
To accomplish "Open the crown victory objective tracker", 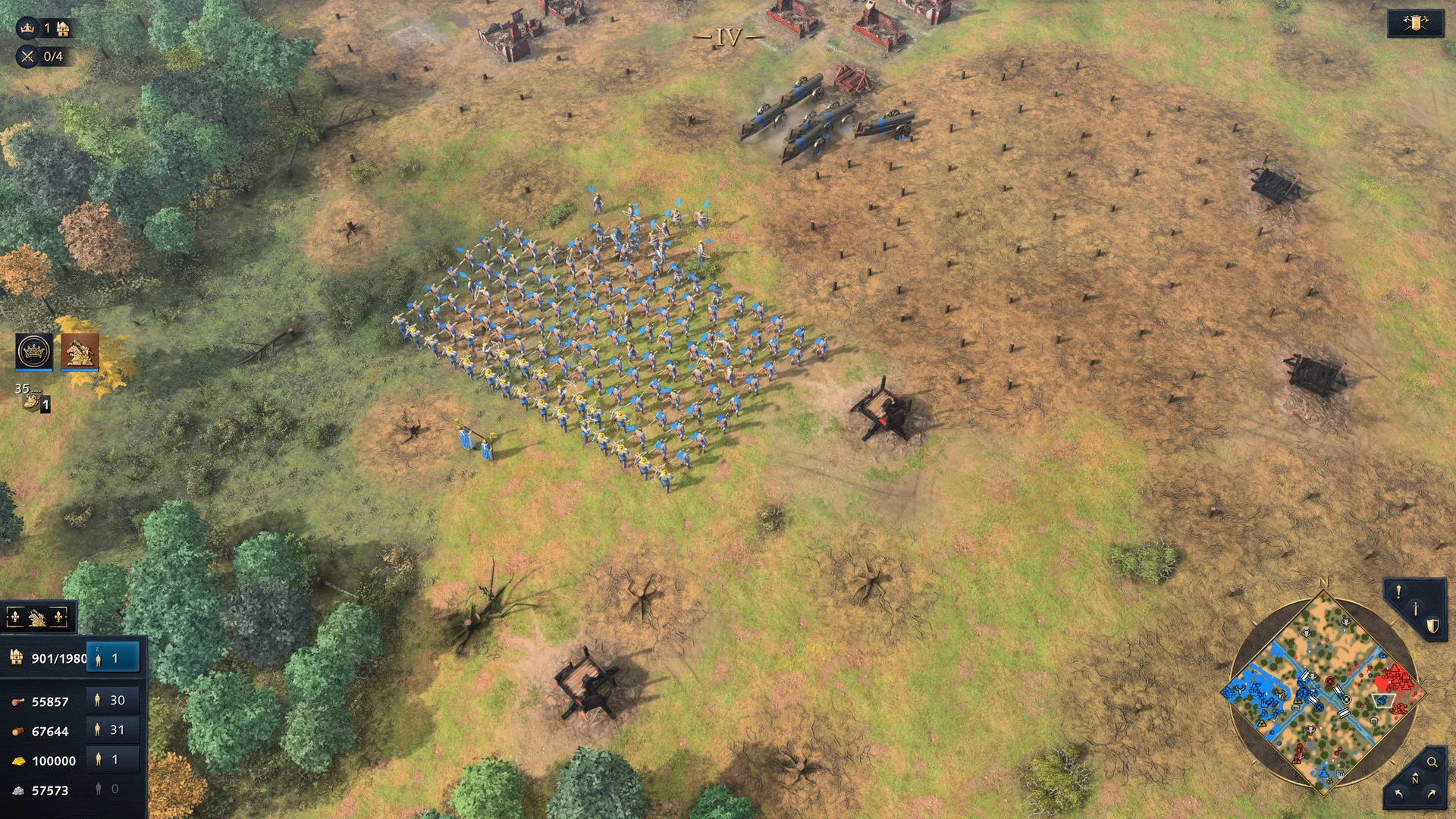I will coord(28,28).
